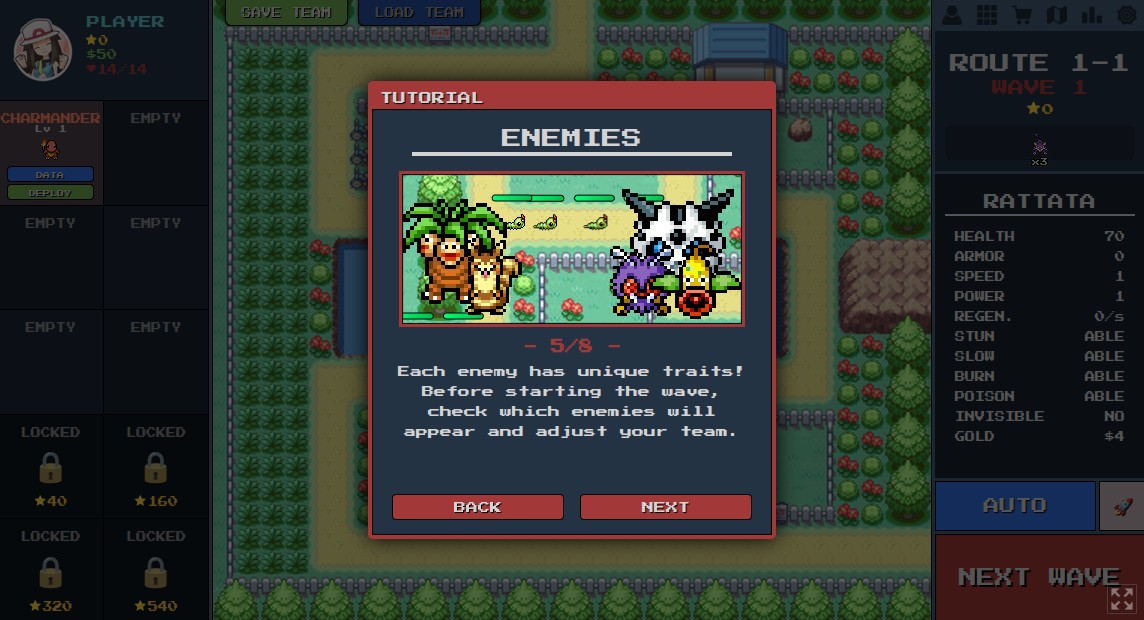The height and width of the screenshot is (620, 1144).
Task: Advance the tutorial with Next
Action: pos(665,507)
